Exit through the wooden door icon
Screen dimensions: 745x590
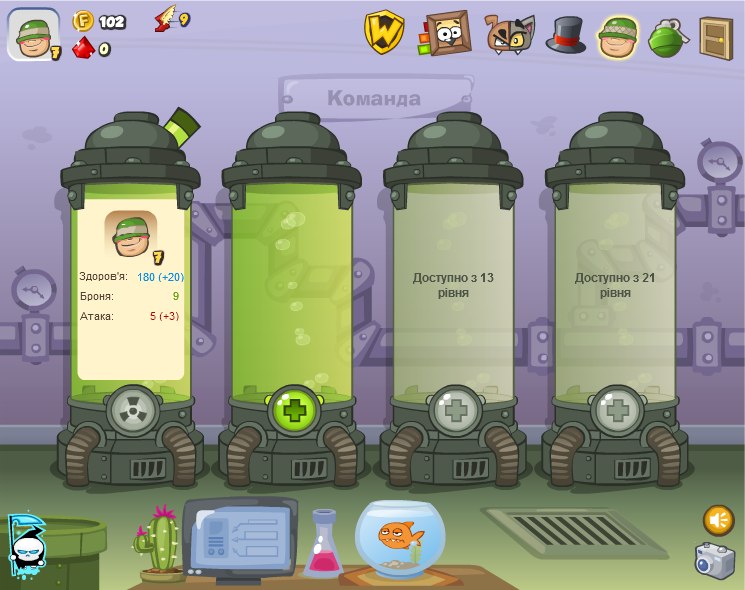point(715,37)
